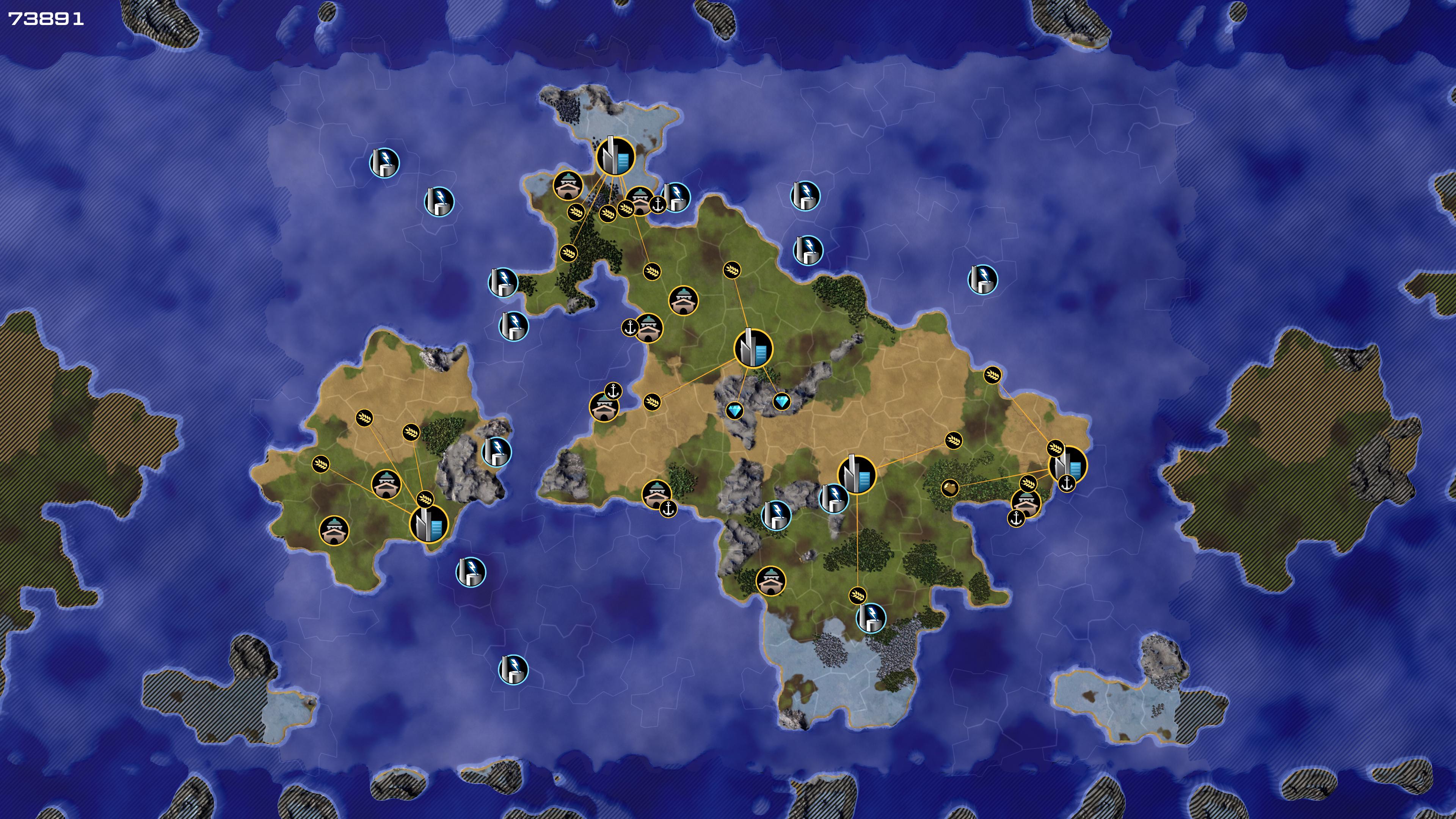Select the city marker on the snowy northern peninsula
Viewport: 1456px width, 819px height.
pyautogui.click(x=615, y=156)
